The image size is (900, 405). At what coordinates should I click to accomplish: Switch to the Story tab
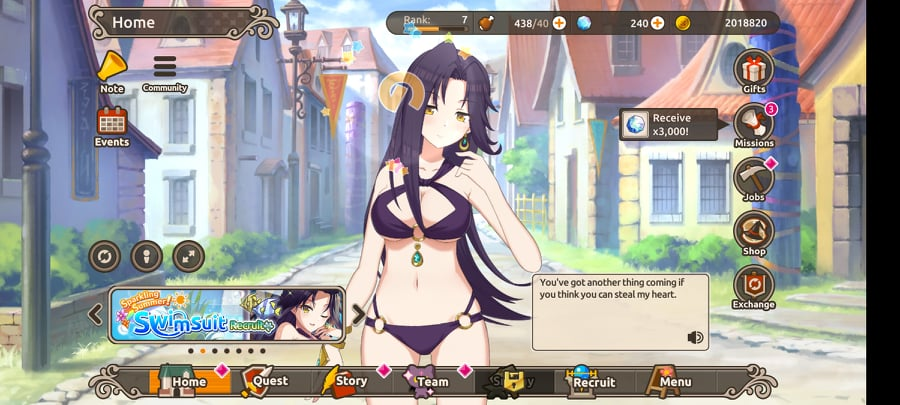coord(345,381)
